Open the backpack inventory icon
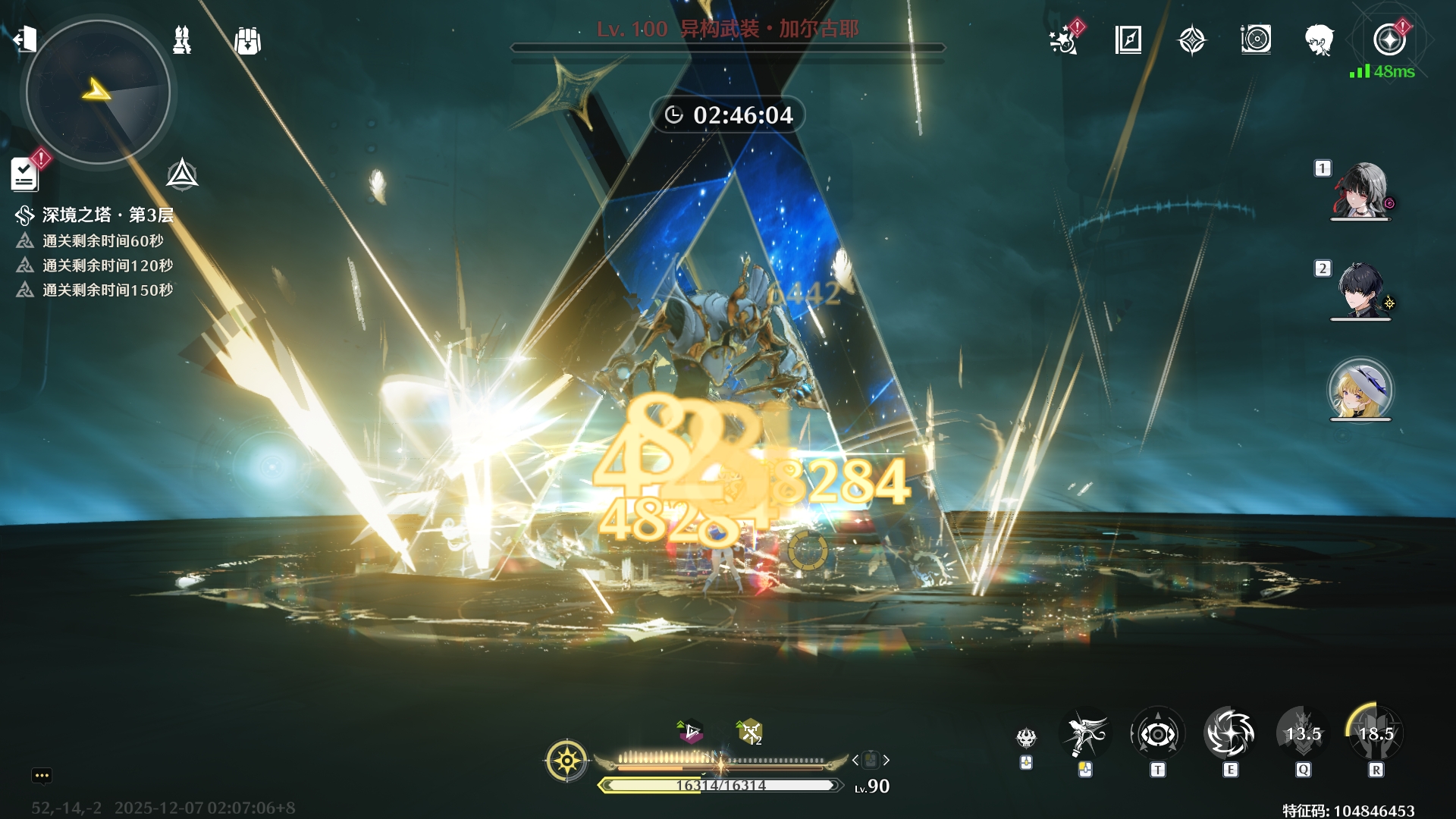Screen dimensions: 1456x819 pyautogui.click(x=248, y=41)
